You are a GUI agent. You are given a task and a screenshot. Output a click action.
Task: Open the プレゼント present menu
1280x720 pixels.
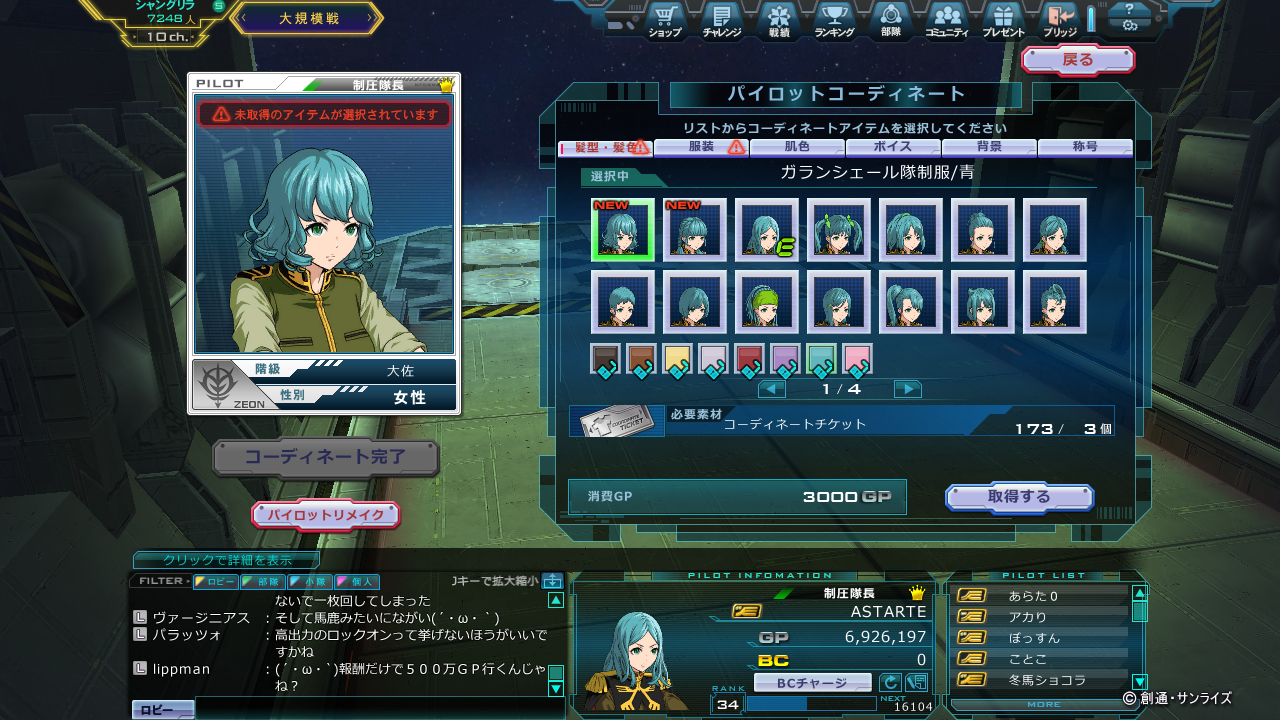pyautogui.click(x=1003, y=20)
